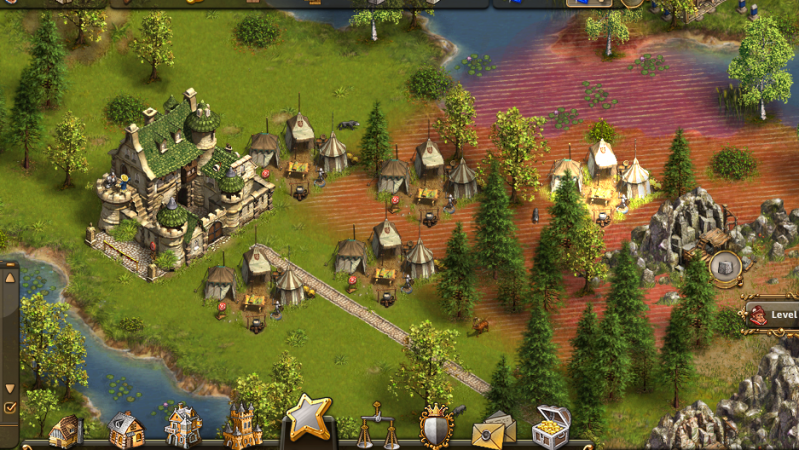Screen dimensions: 799x450
Task: Select the orange-roofed house build category
Action: (x=126, y=430)
